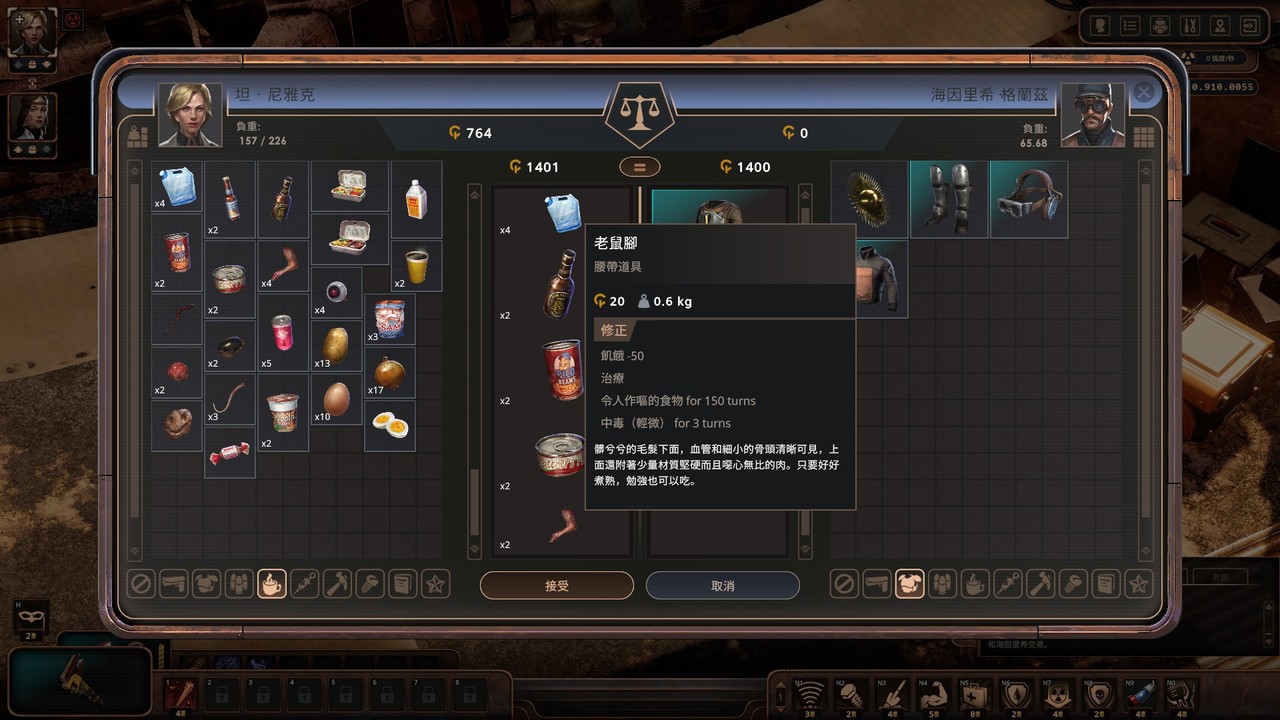1280x720 pixels.
Task: Select the beer mug item
Action: [417, 266]
